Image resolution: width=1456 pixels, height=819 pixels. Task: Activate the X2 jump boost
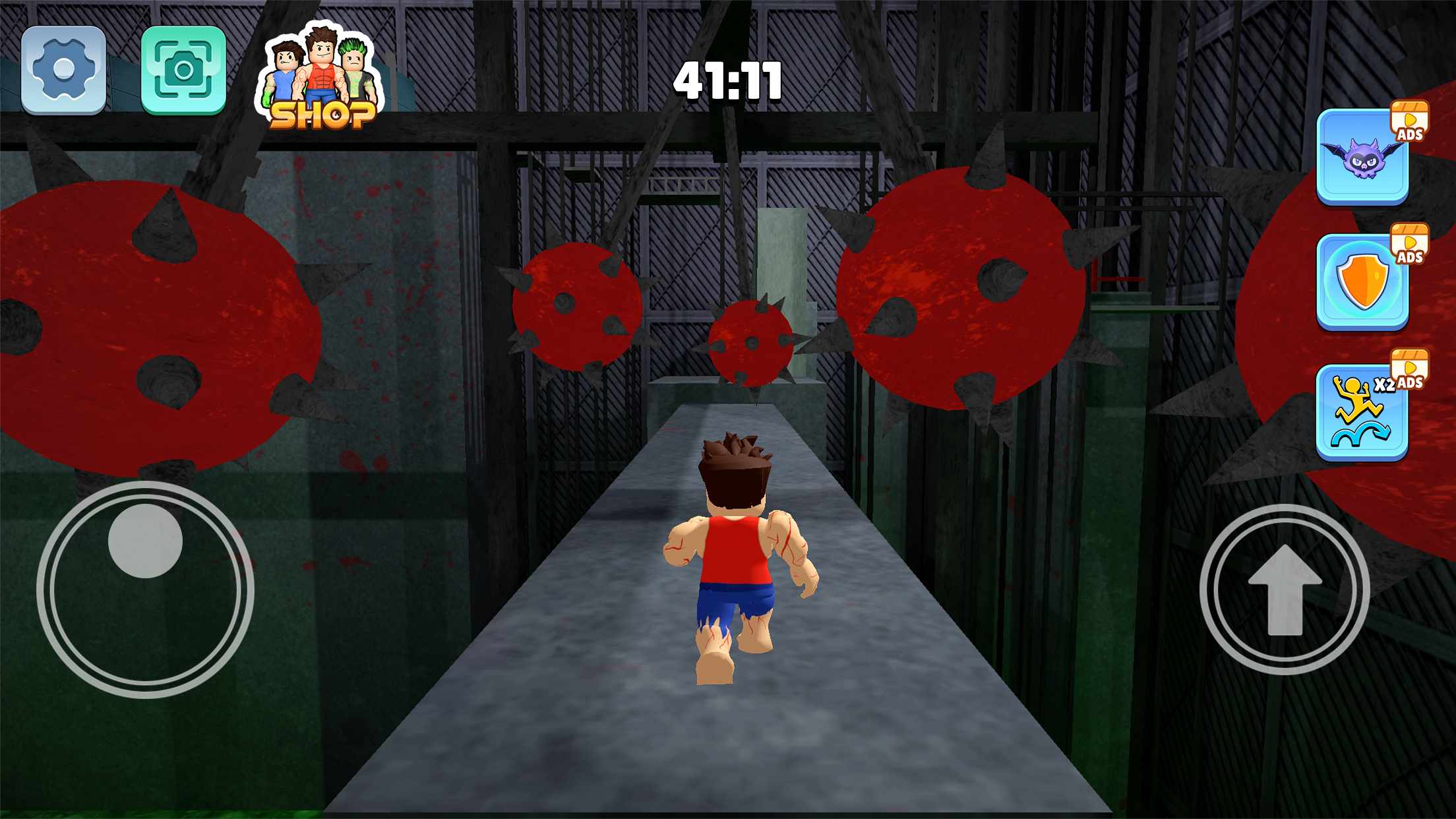(x=1362, y=412)
